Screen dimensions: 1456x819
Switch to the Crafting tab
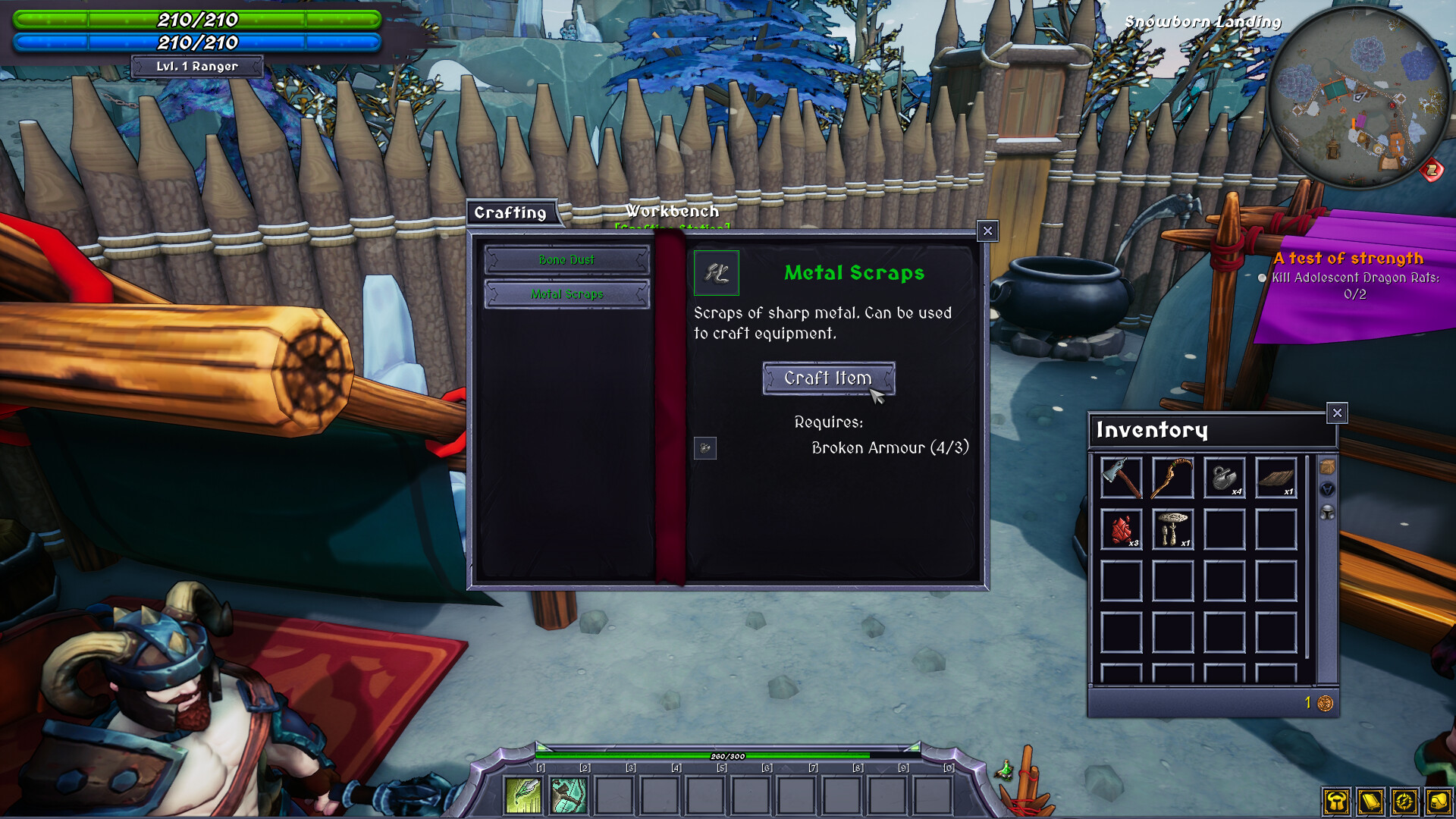[513, 213]
